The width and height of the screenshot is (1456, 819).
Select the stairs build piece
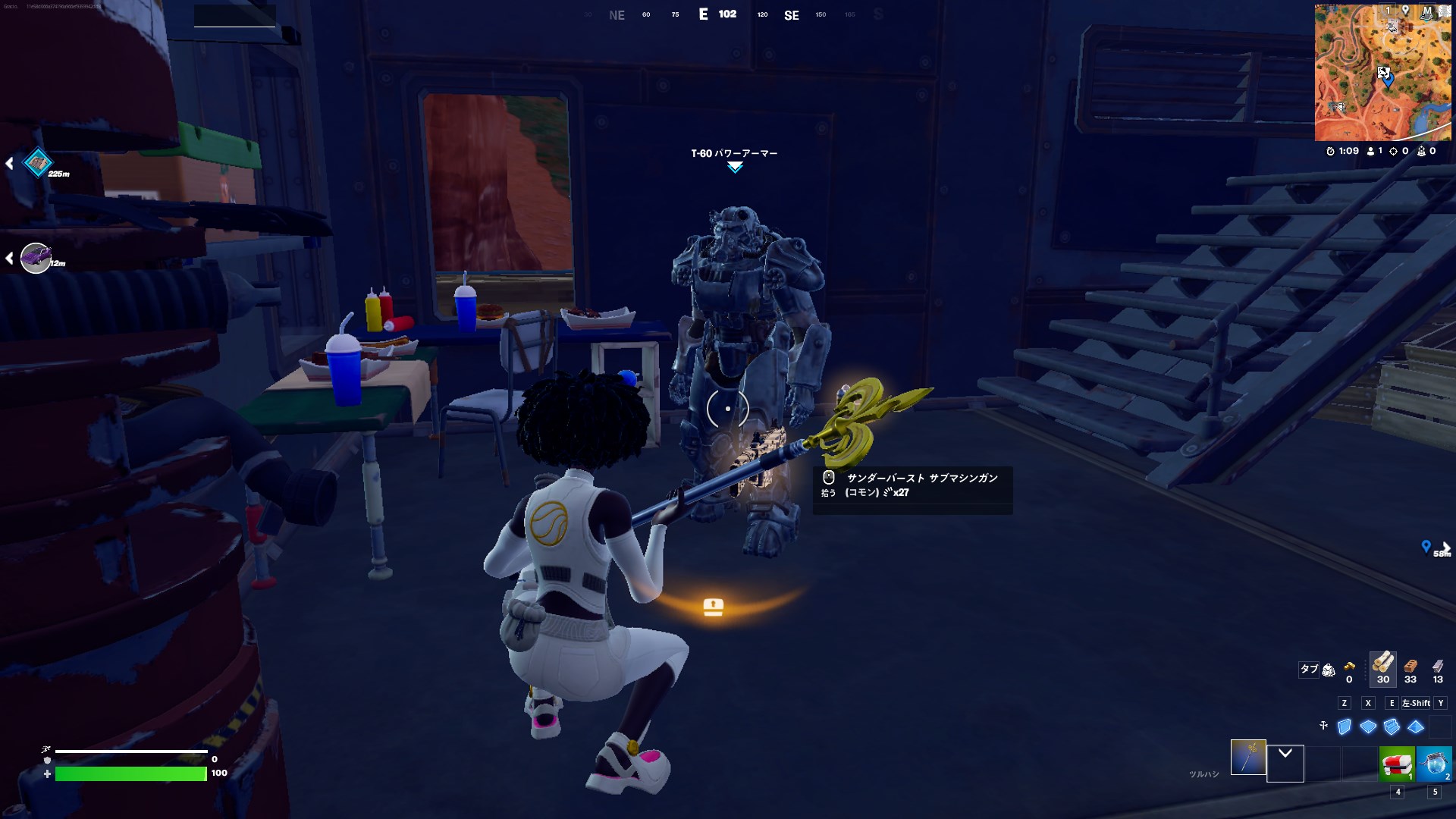coord(1392,726)
